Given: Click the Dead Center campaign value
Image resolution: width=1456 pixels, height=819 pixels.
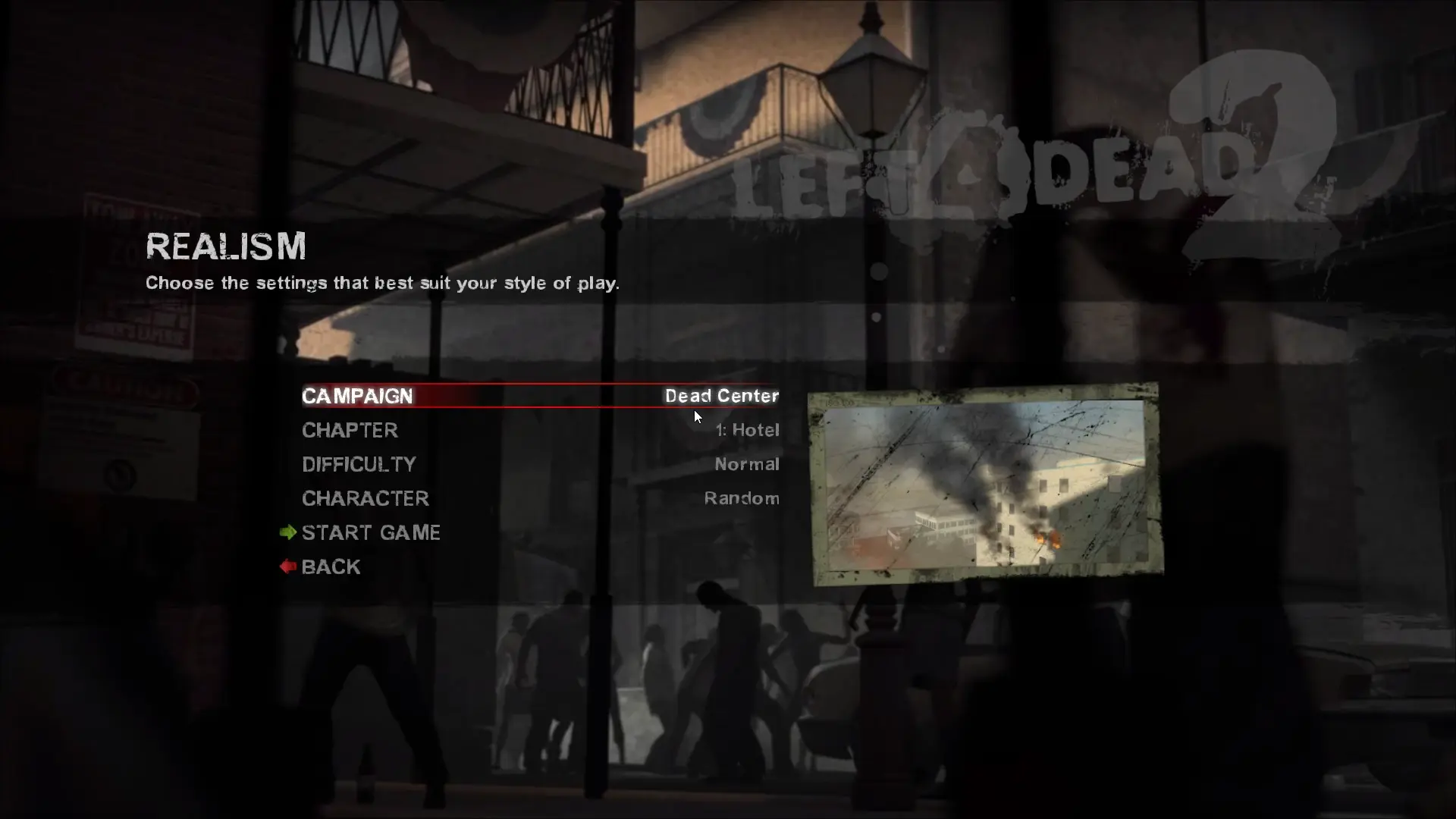Looking at the screenshot, I should pyautogui.click(x=721, y=396).
